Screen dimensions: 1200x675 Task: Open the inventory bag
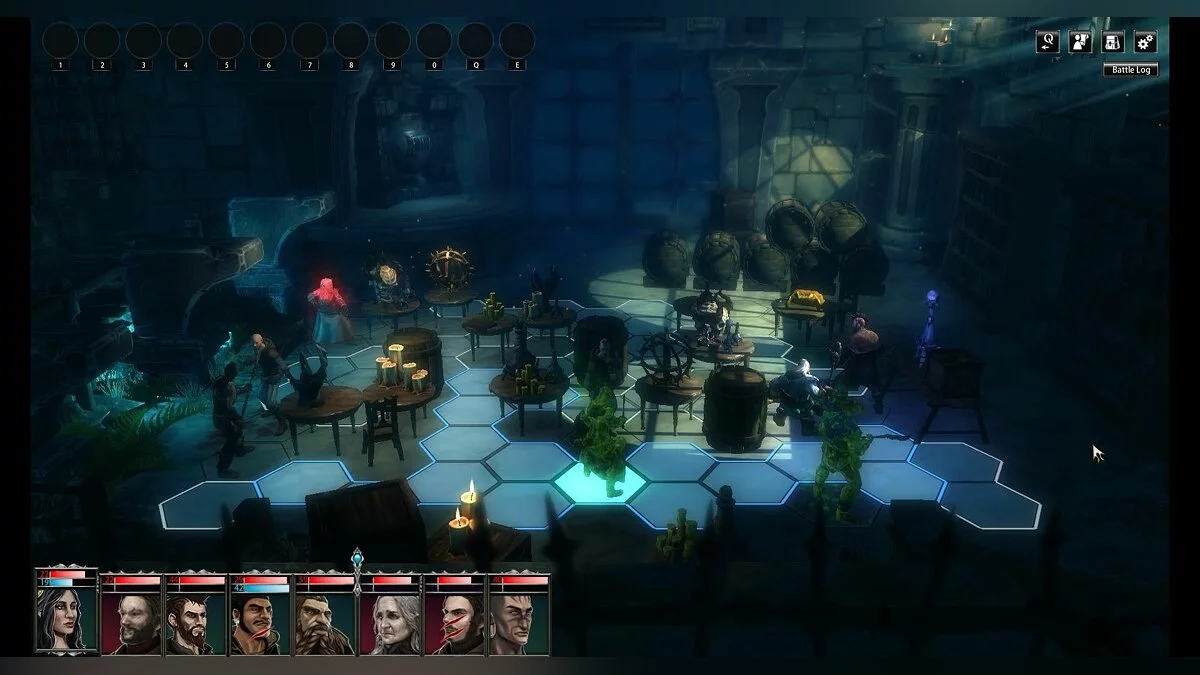1113,41
